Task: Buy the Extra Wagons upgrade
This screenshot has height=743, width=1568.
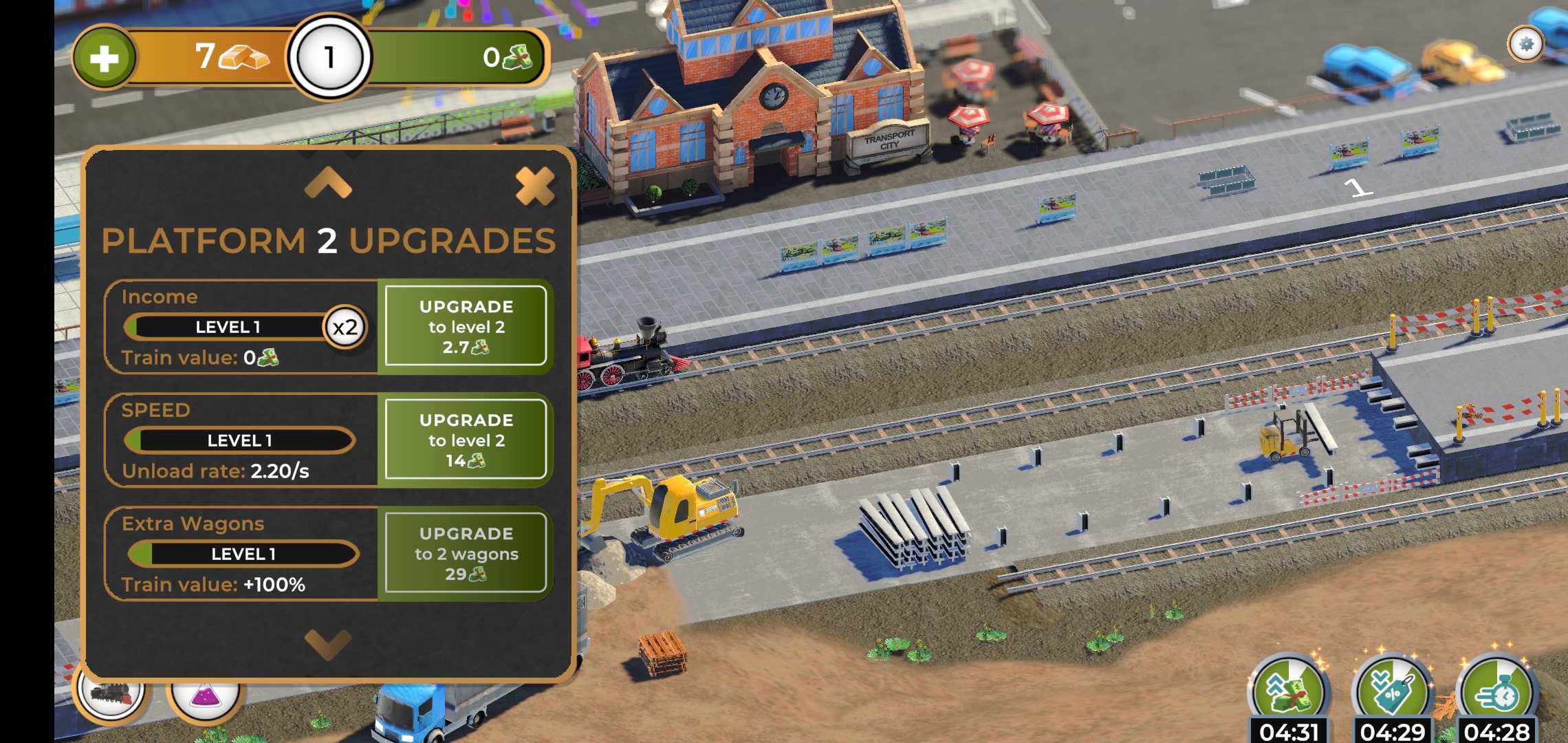Action: click(x=466, y=554)
